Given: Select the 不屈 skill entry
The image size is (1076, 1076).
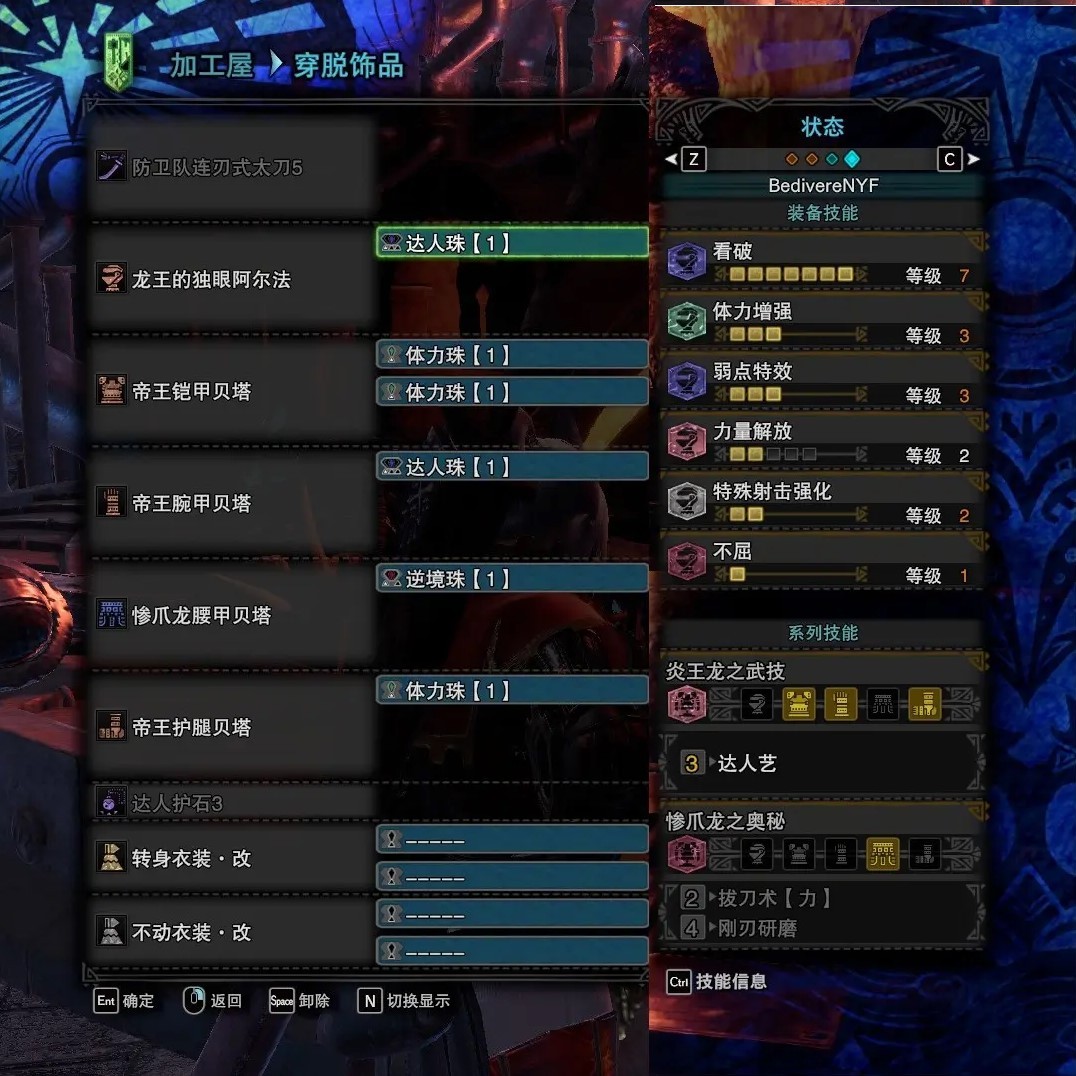Looking at the screenshot, I should 822,562.
